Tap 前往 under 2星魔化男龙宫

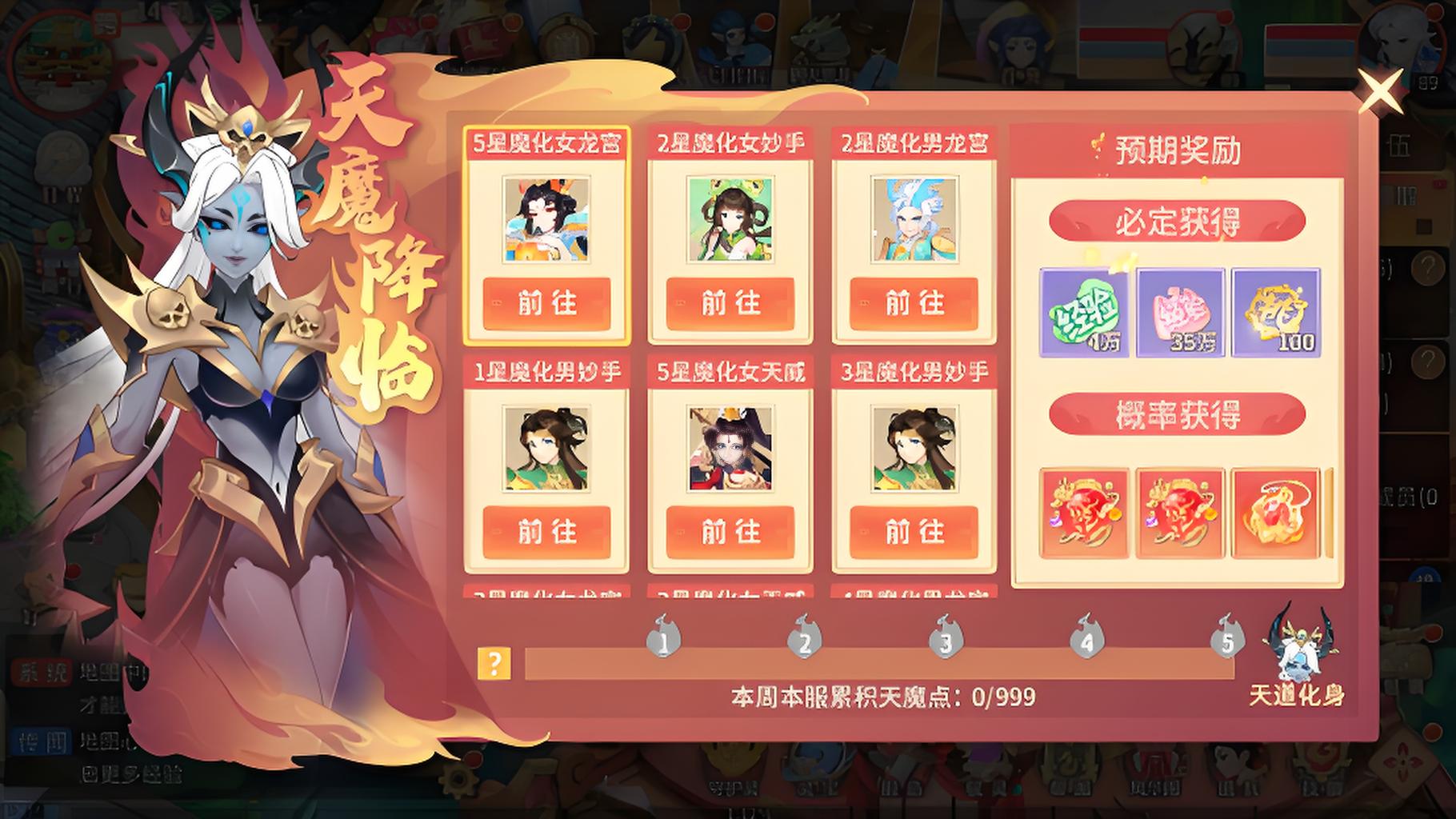pos(914,305)
